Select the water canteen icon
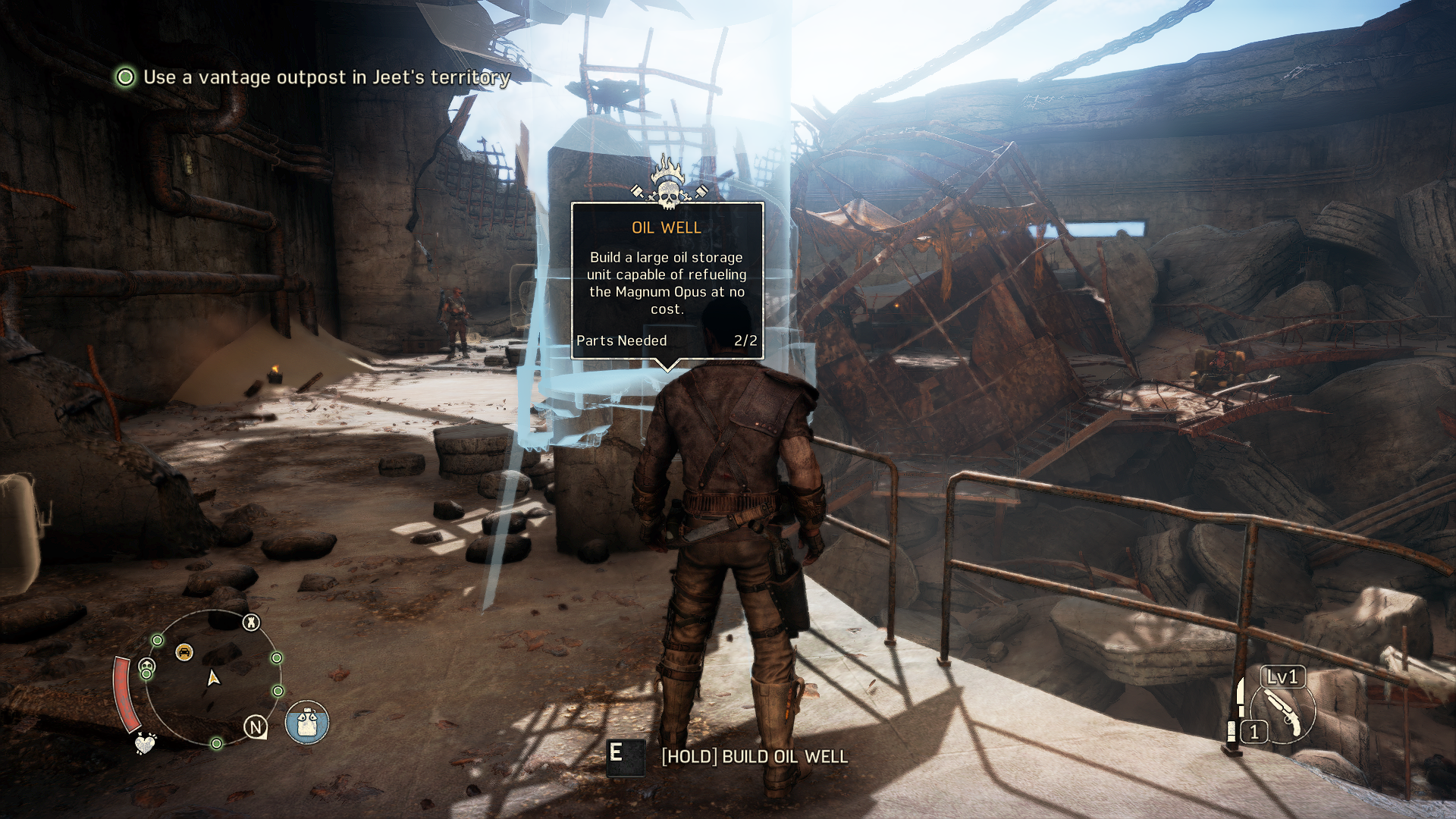 [307, 722]
